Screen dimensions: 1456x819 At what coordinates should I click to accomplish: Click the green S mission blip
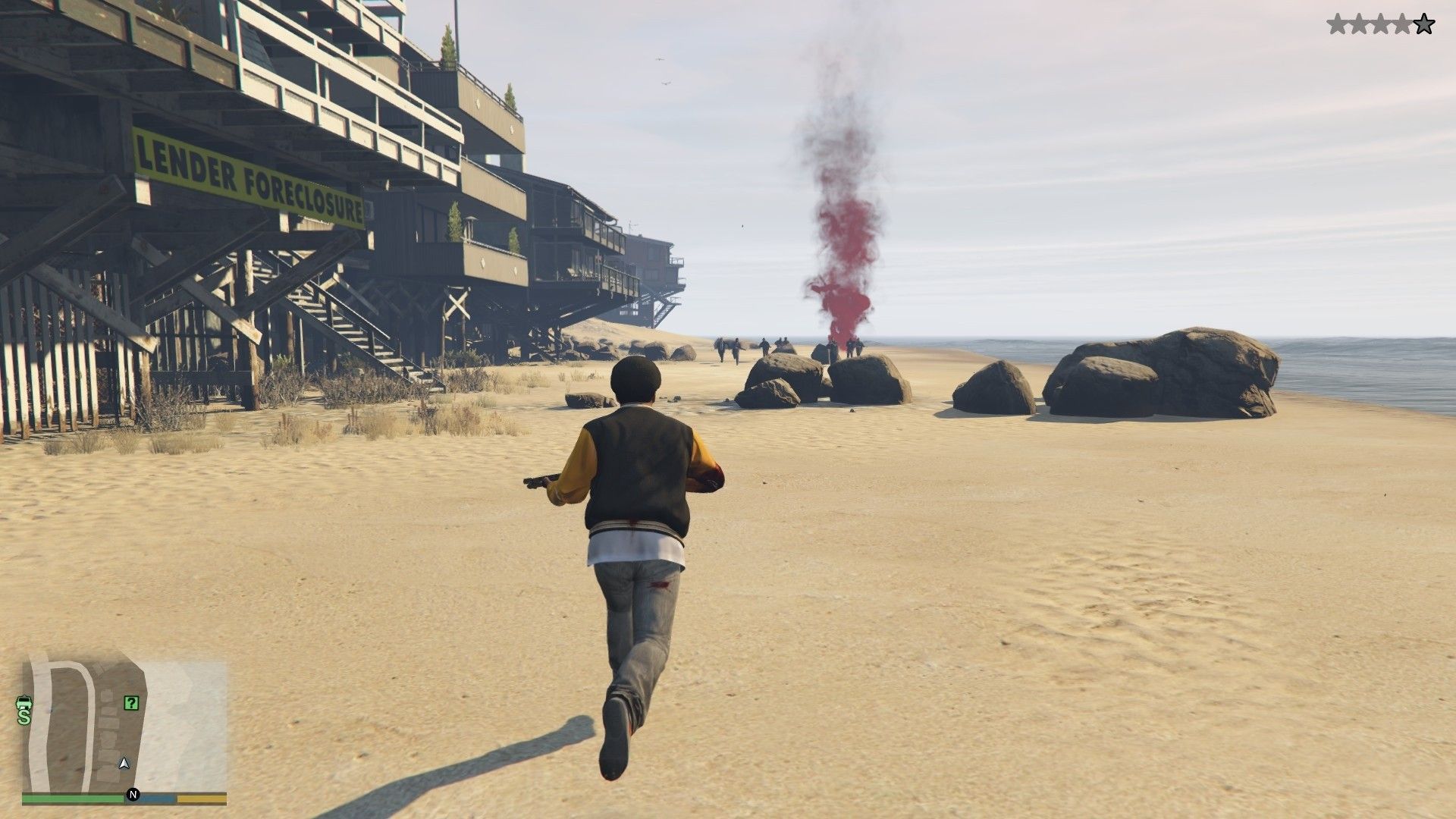[x=24, y=716]
